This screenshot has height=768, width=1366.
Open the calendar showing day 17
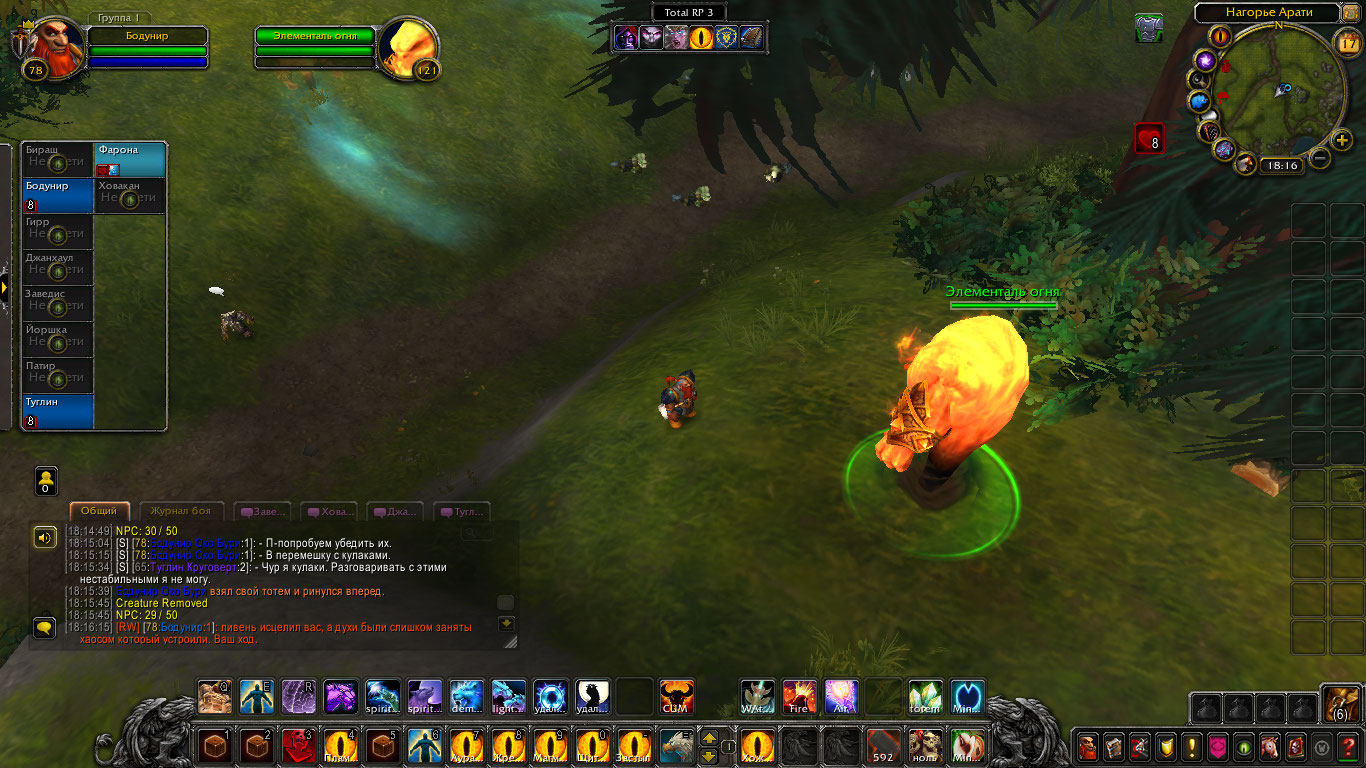pos(1347,42)
